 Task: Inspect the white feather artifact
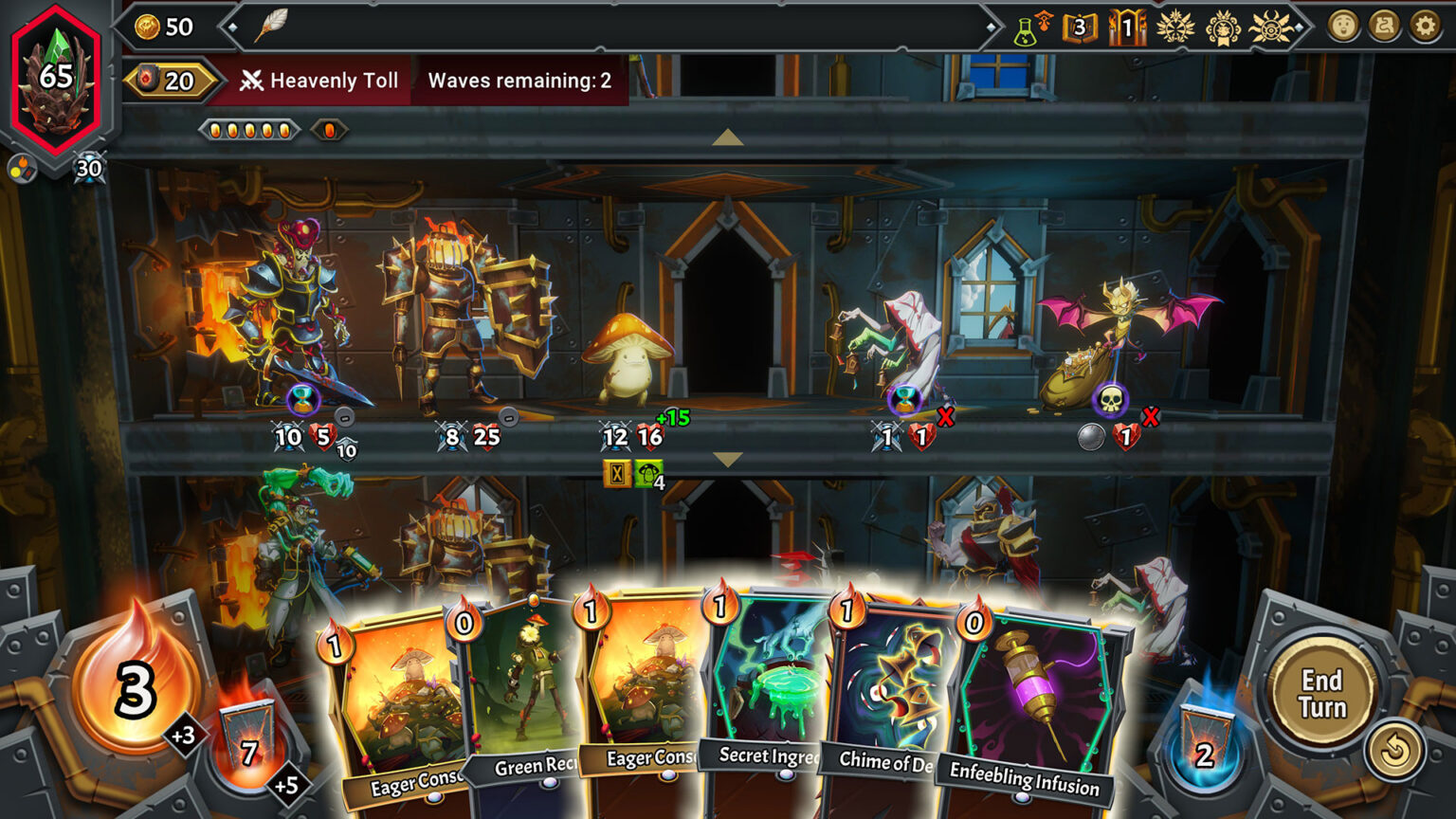click(x=271, y=27)
